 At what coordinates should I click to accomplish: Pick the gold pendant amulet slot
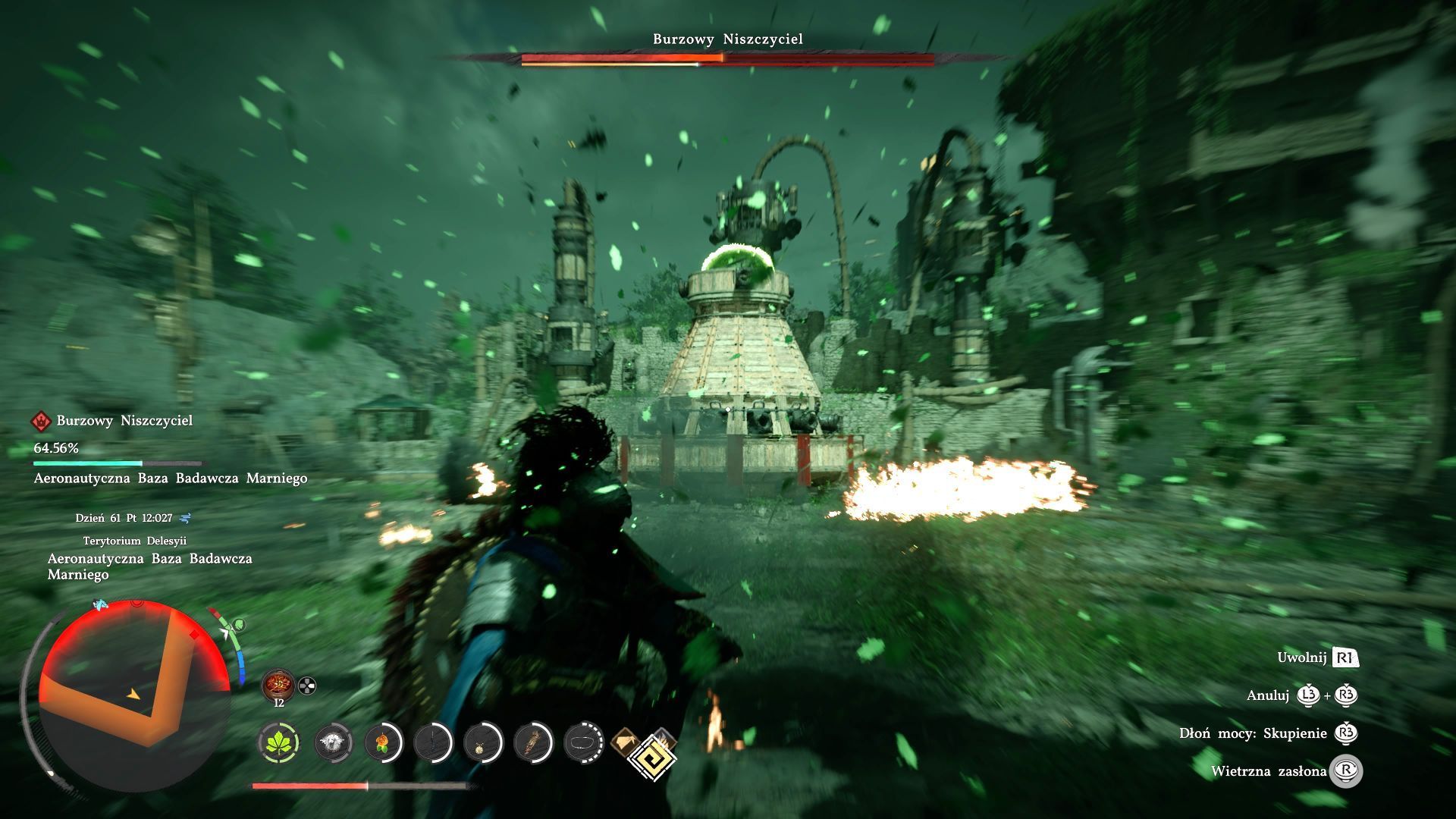point(483,742)
